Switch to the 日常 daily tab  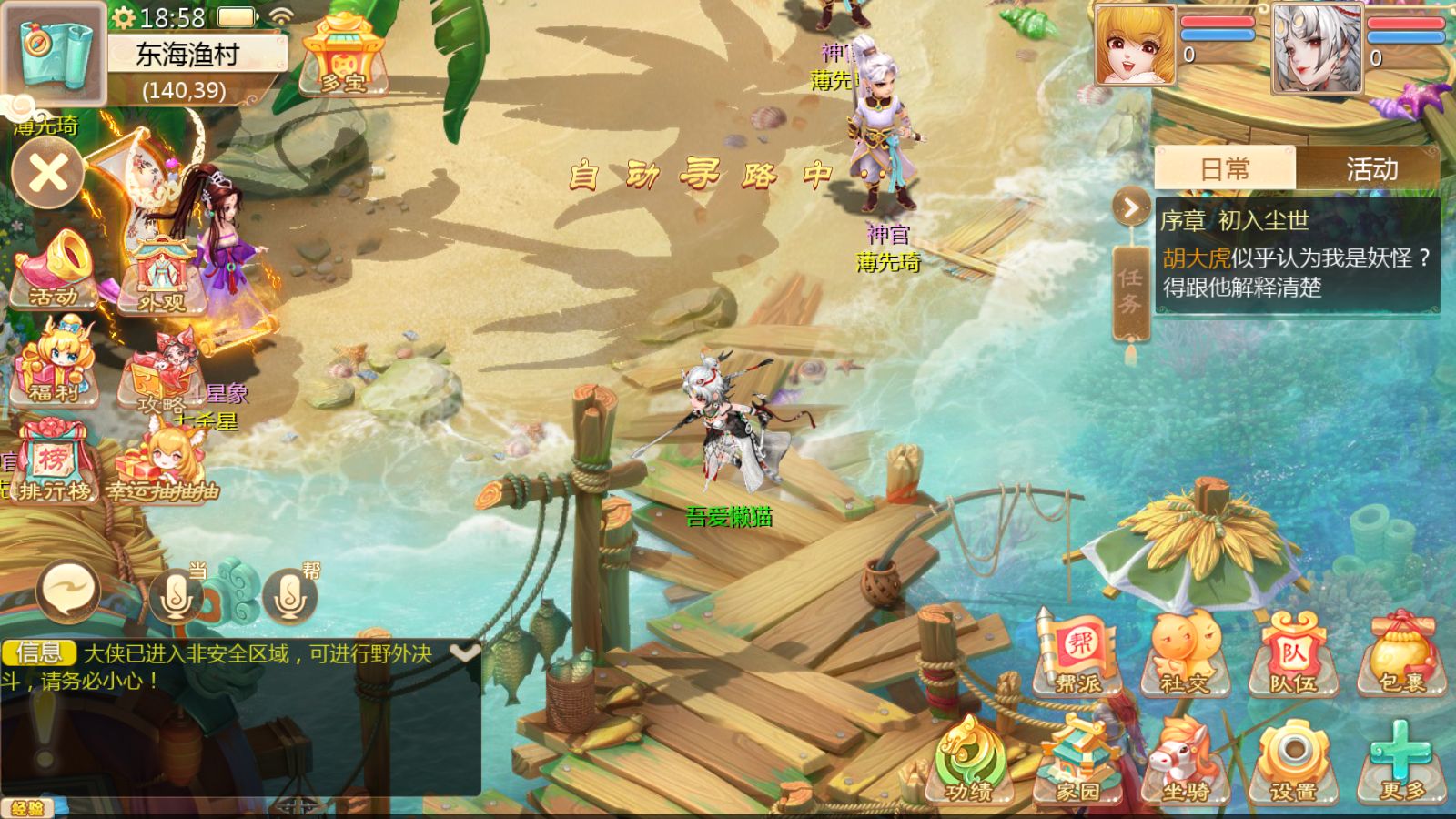1224,169
